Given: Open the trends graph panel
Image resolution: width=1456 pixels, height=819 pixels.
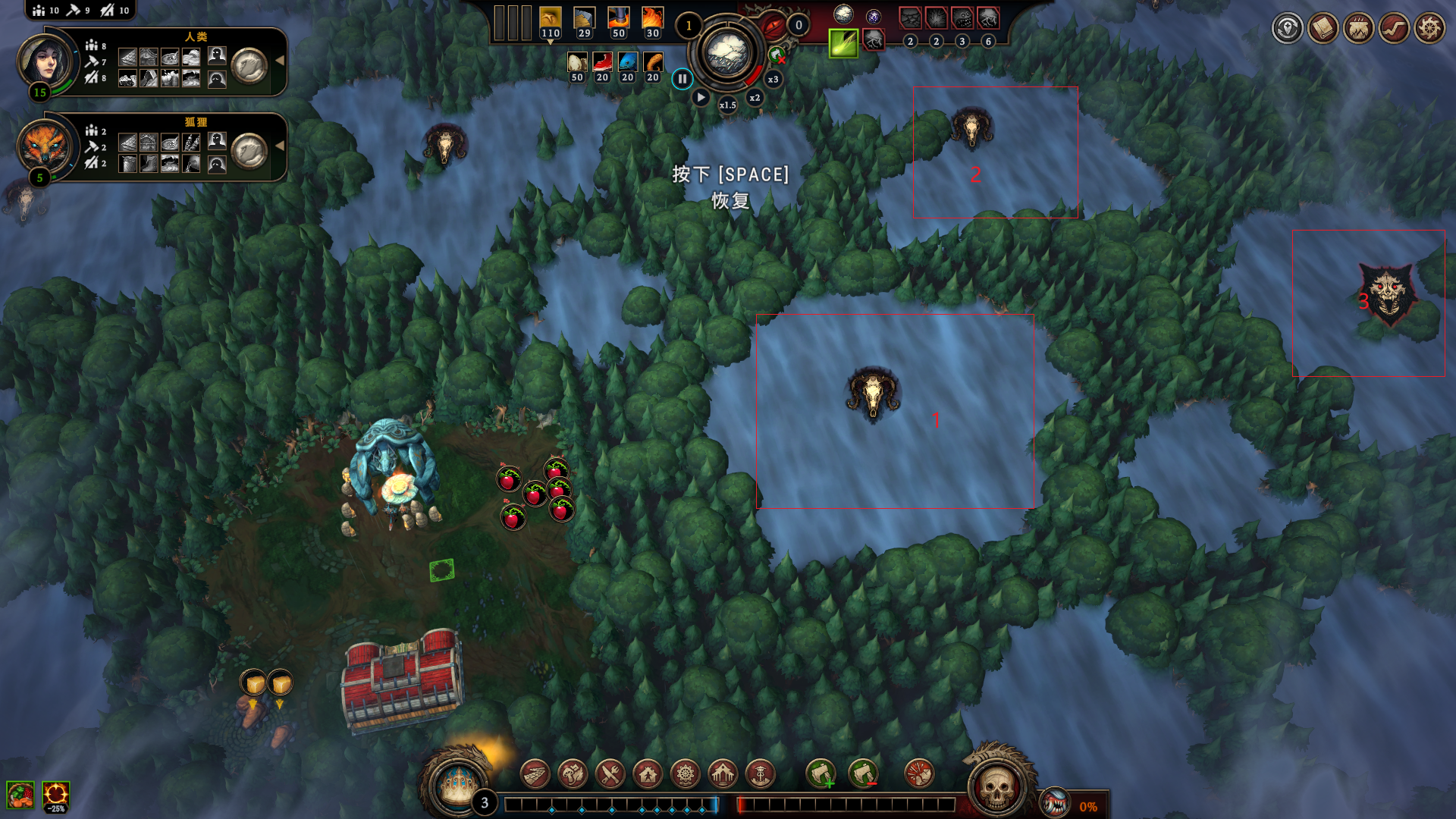Looking at the screenshot, I should 1394,29.
